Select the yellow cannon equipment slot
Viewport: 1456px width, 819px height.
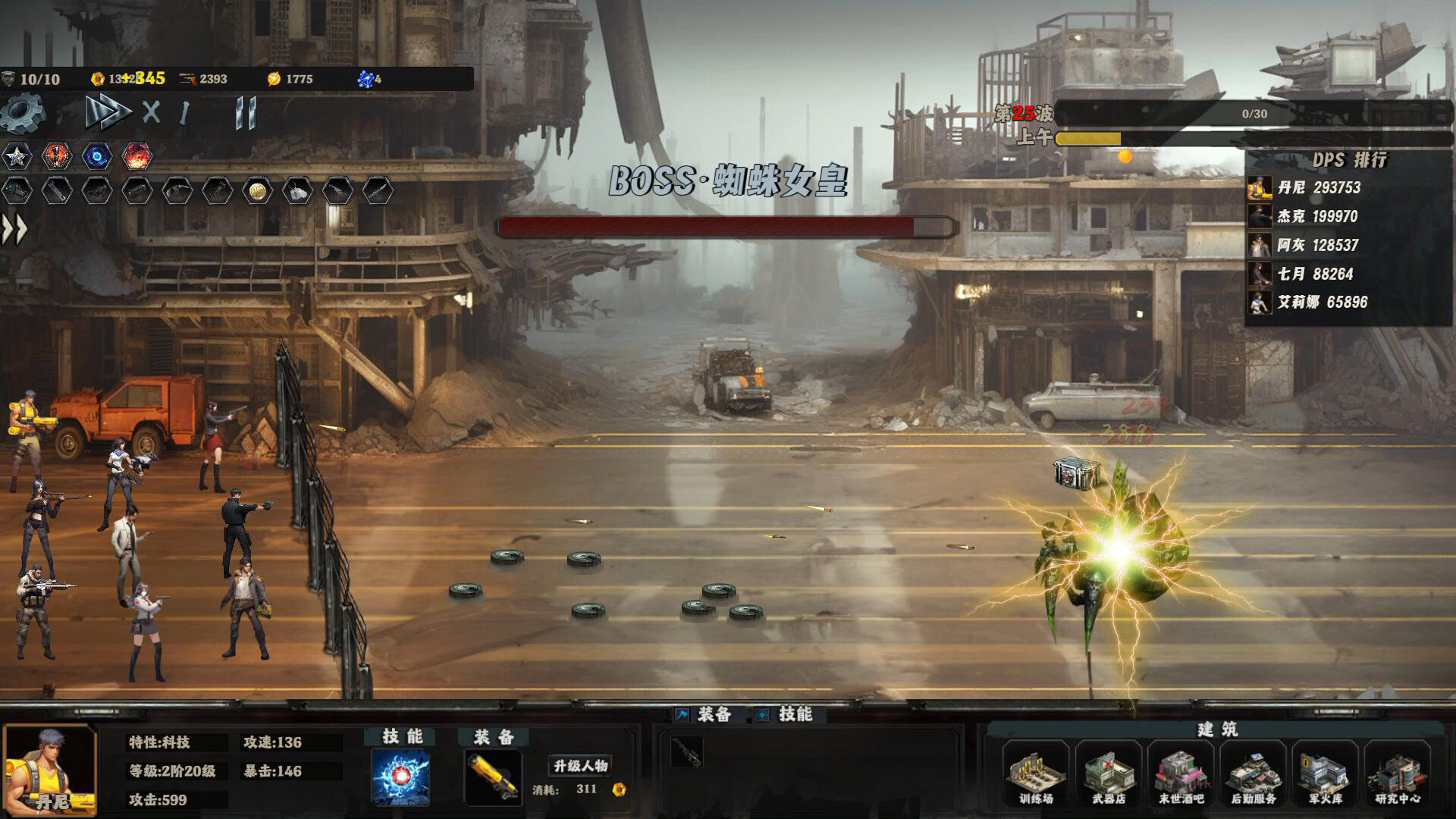(493, 777)
